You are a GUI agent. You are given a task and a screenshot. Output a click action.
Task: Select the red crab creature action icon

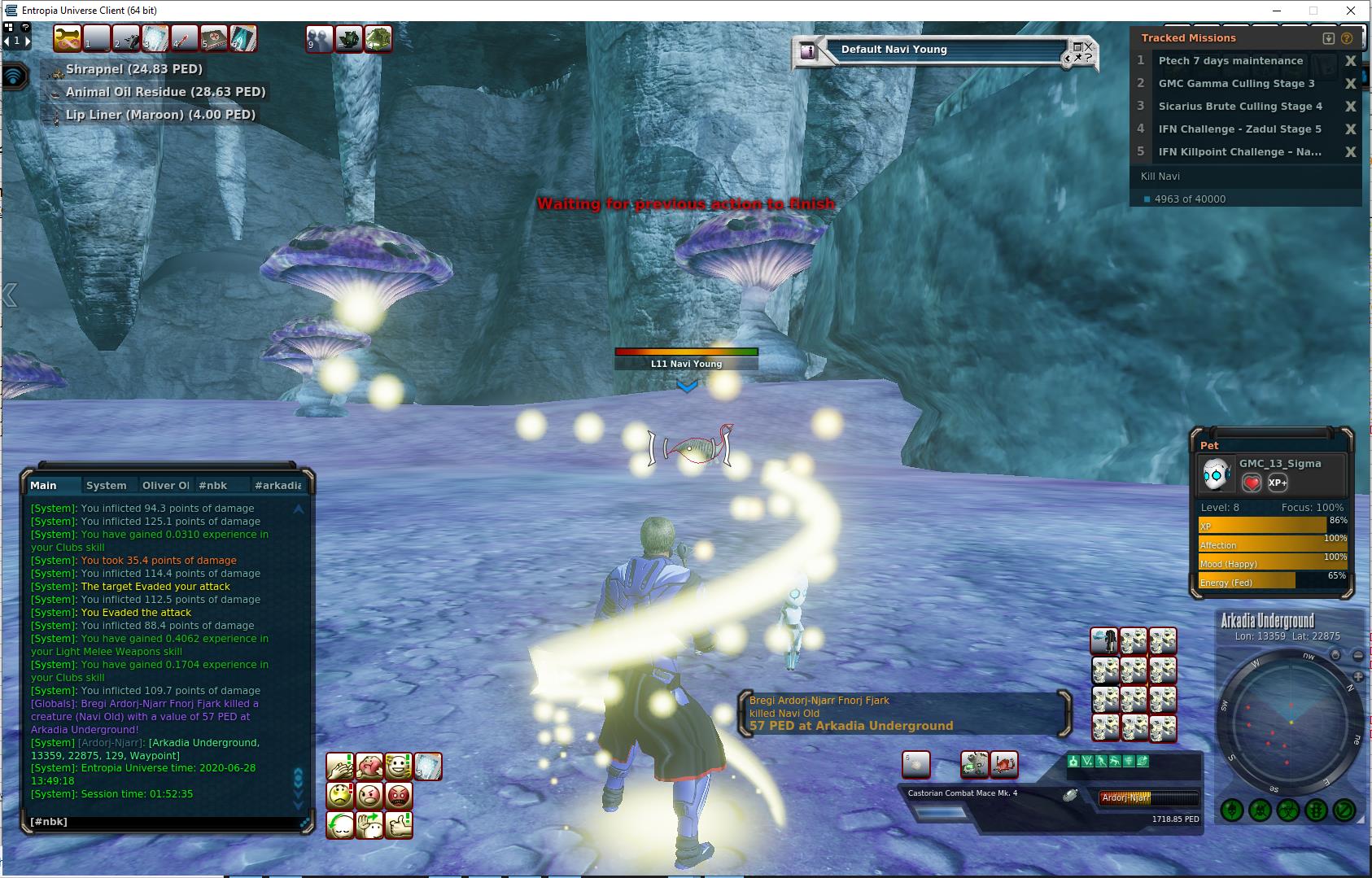click(x=1004, y=764)
